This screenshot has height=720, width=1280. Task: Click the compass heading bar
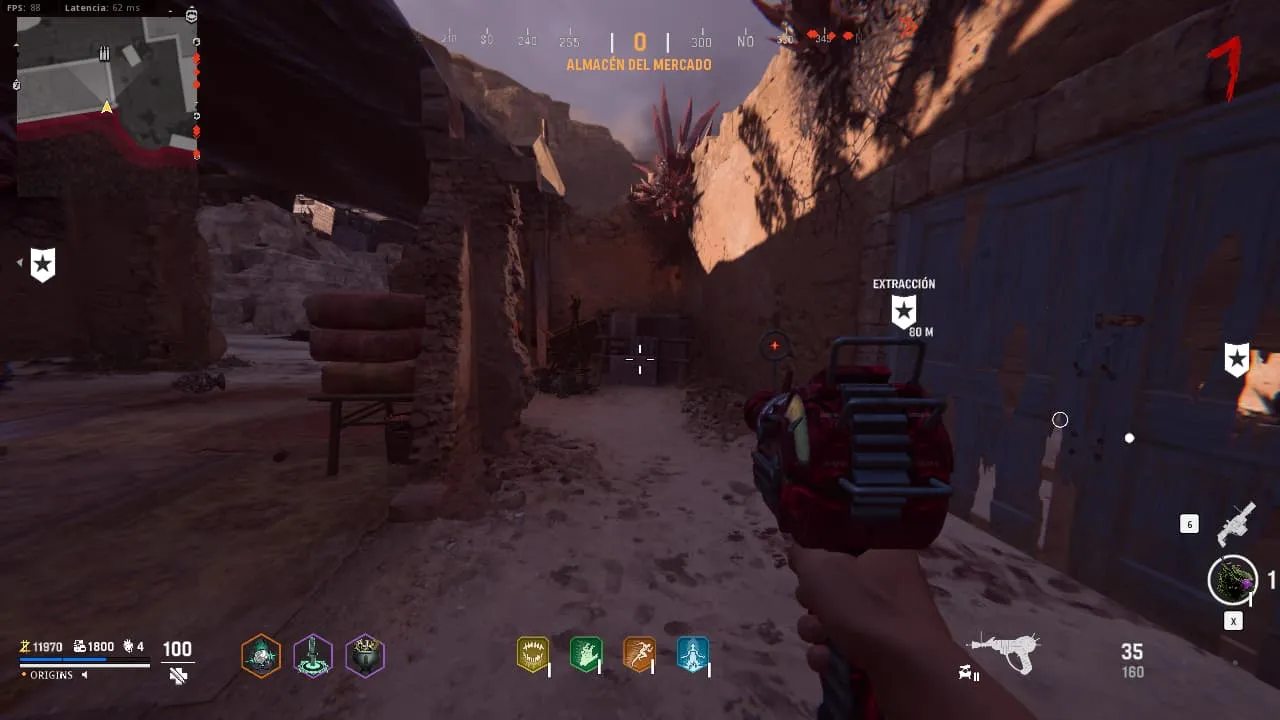(x=640, y=41)
